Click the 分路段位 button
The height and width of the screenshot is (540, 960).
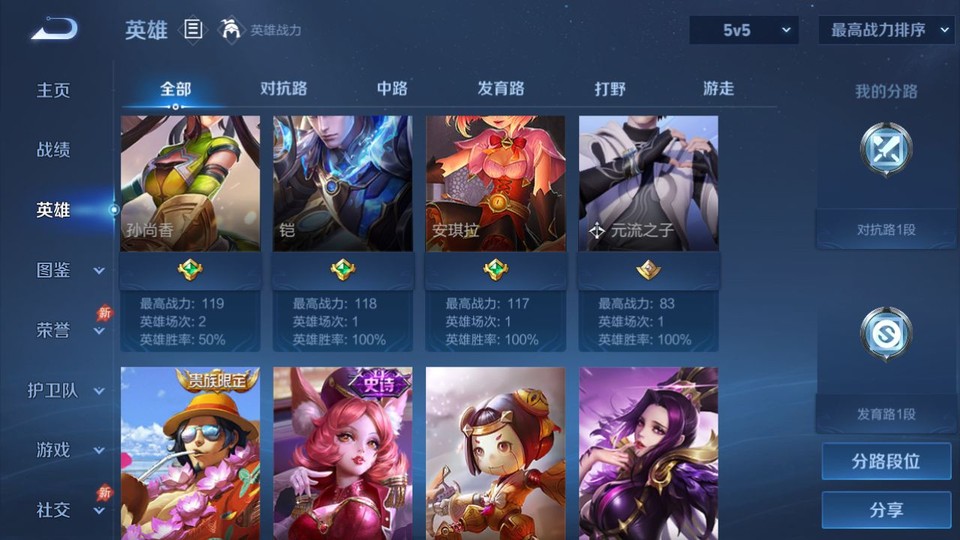pos(886,462)
